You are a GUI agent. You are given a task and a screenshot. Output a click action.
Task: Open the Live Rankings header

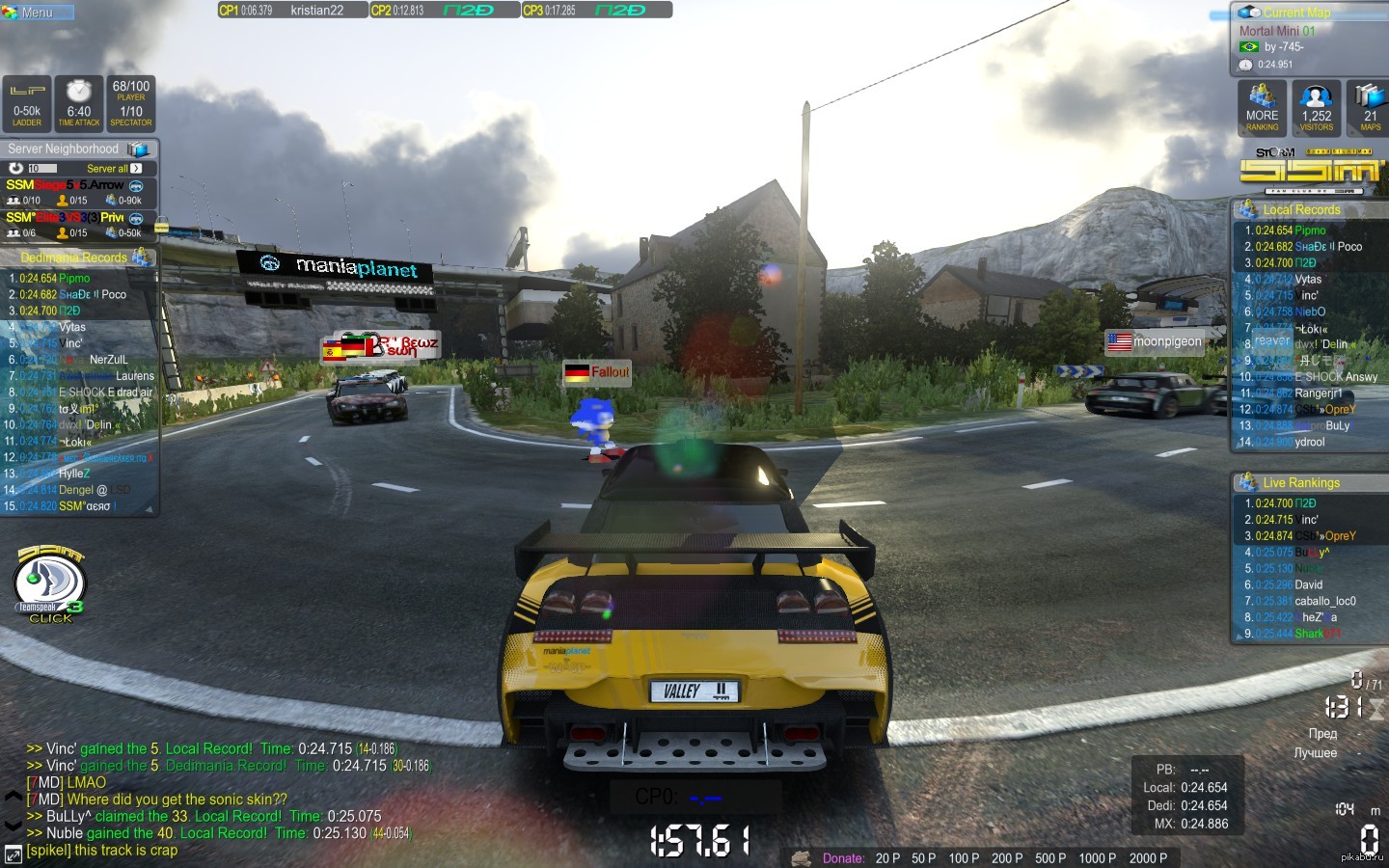point(1301,482)
